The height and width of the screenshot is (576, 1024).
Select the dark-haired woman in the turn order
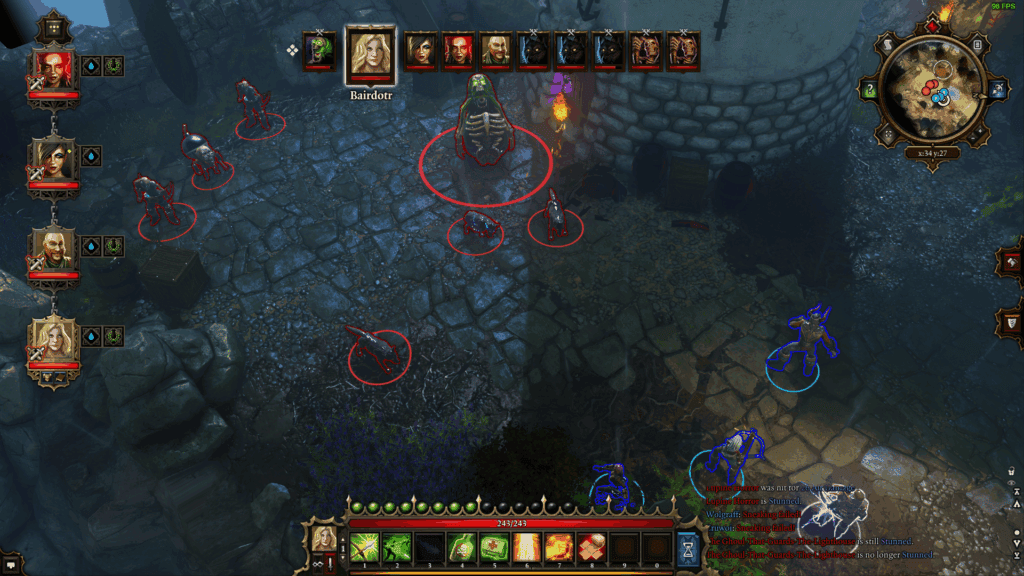click(x=418, y=50)
